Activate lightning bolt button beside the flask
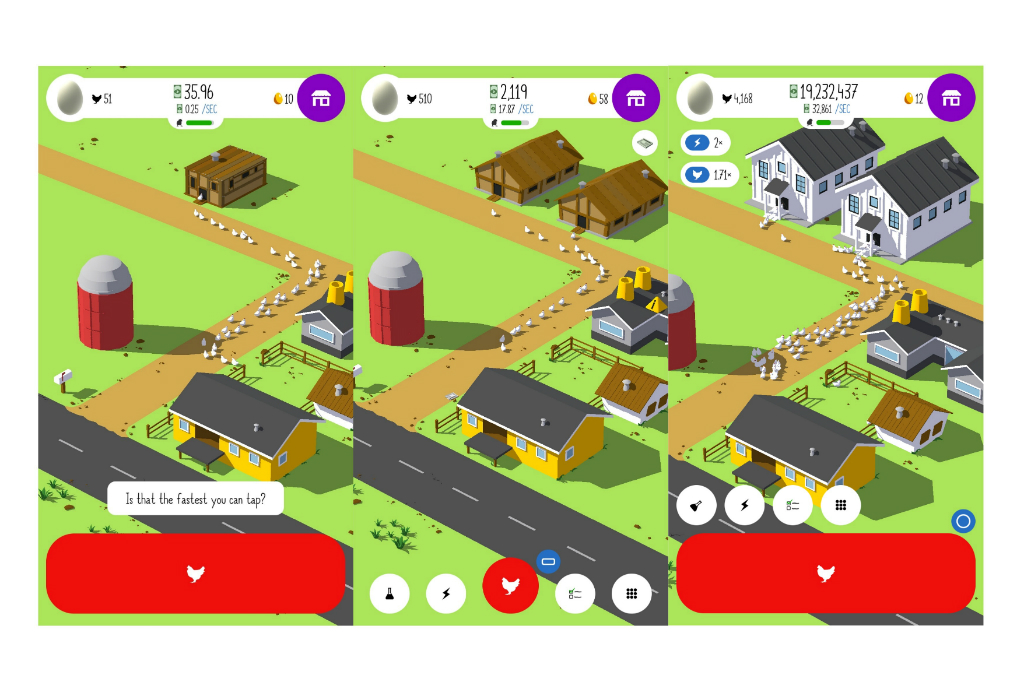This screenshot has width=1024, height=682. (446, 593)
